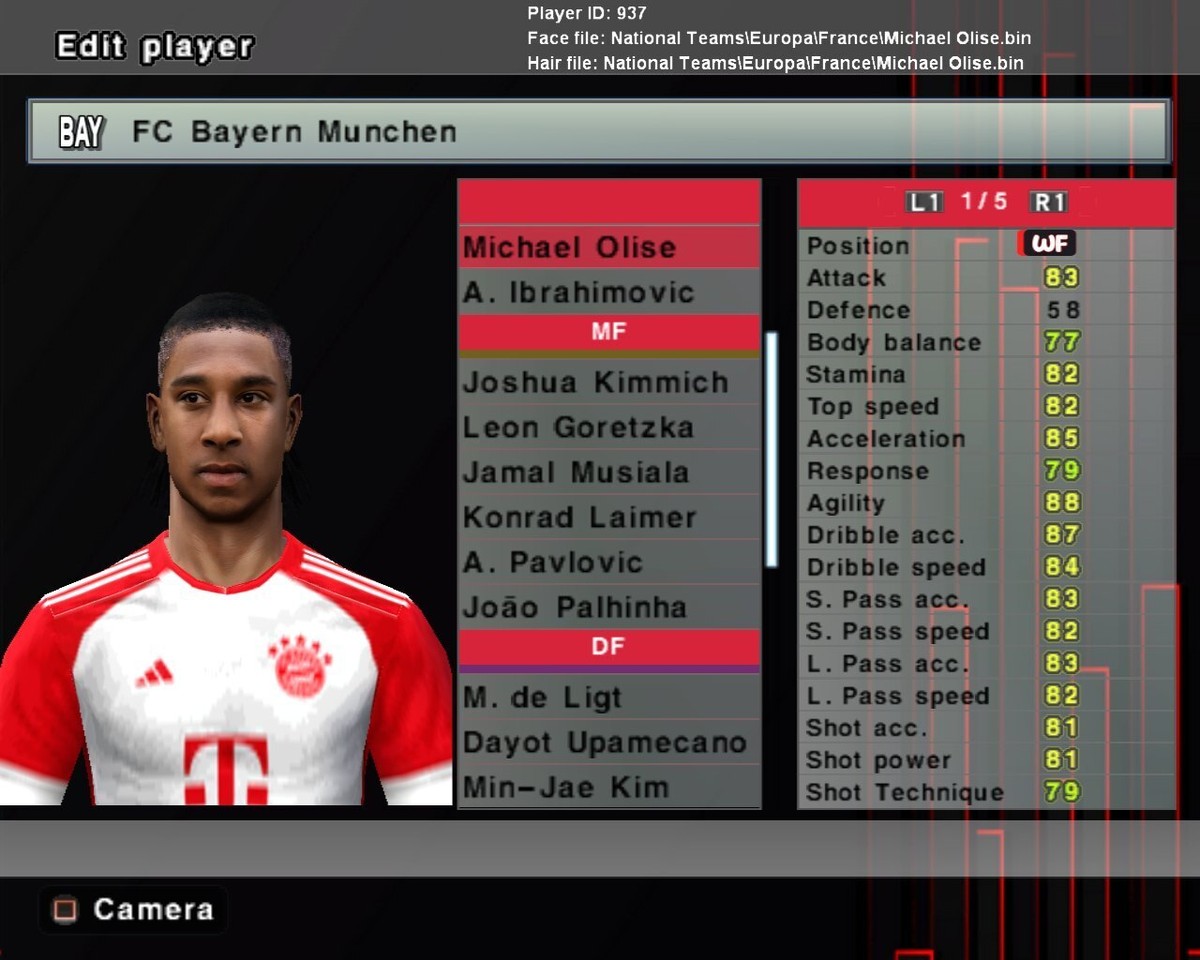Pick João Palhinha from the list
The image size is (1200, 960).
coord(608,607)
